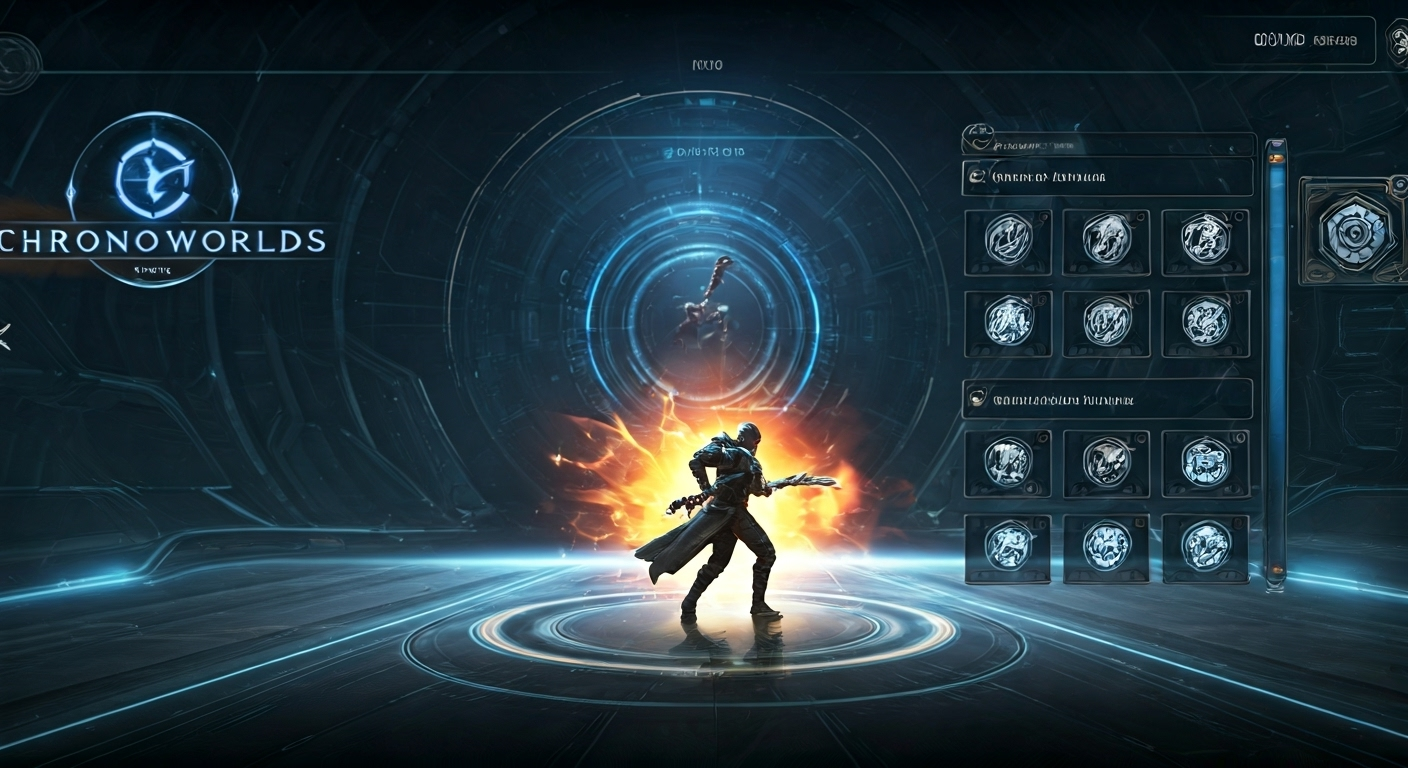Select the bird rune in the bottom-right slot

tap(1204, 548)
